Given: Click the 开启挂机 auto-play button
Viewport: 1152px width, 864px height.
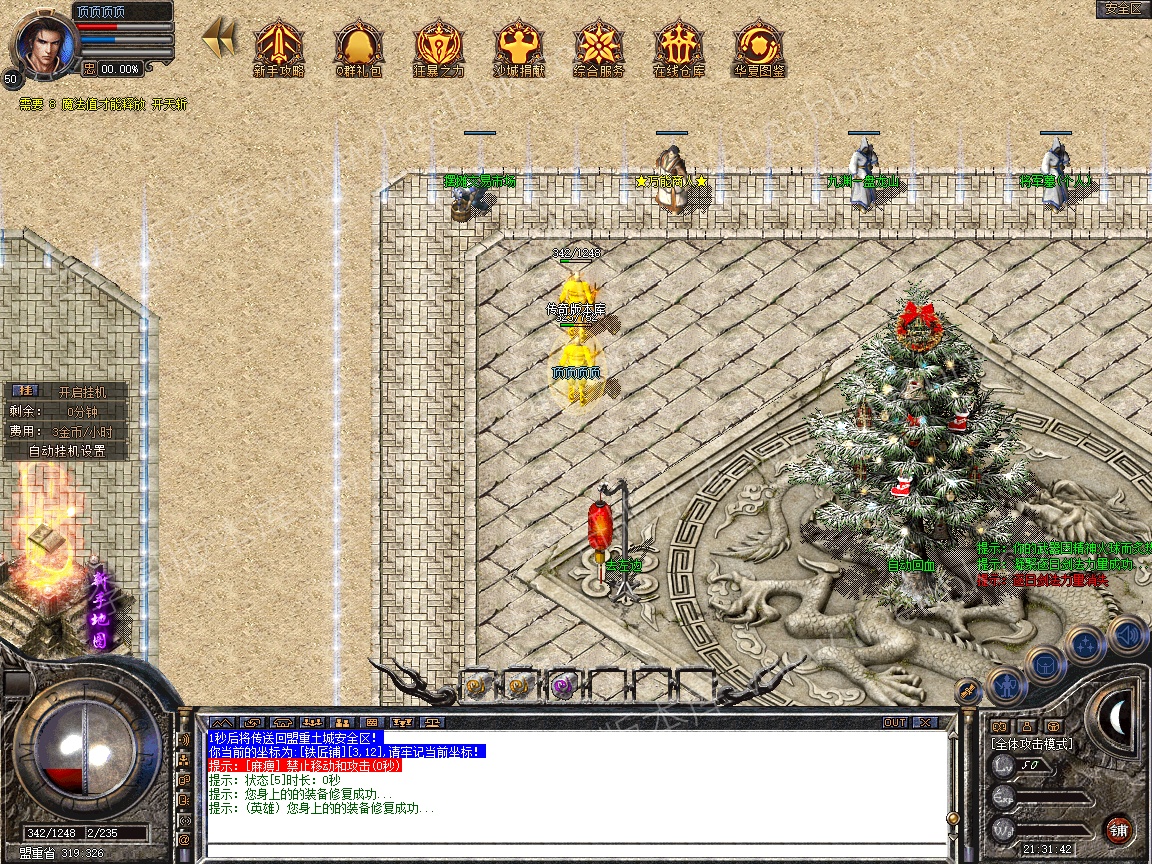Looking at the screenshot, I should coord(79,391).
